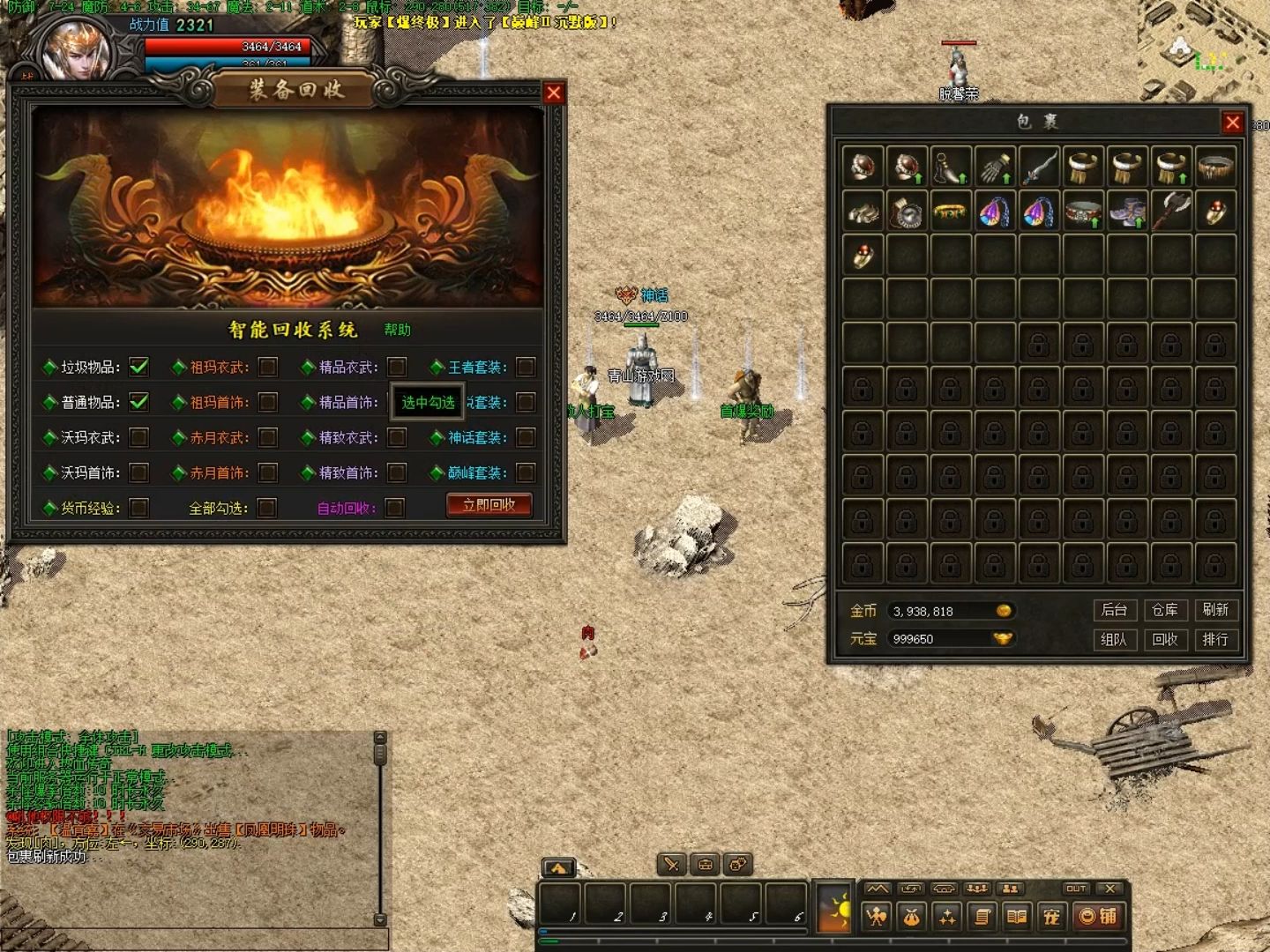Click the 组队 team button
Image resolution: width=1270 pixels, height=952 pixels.
coord(1114,640)
